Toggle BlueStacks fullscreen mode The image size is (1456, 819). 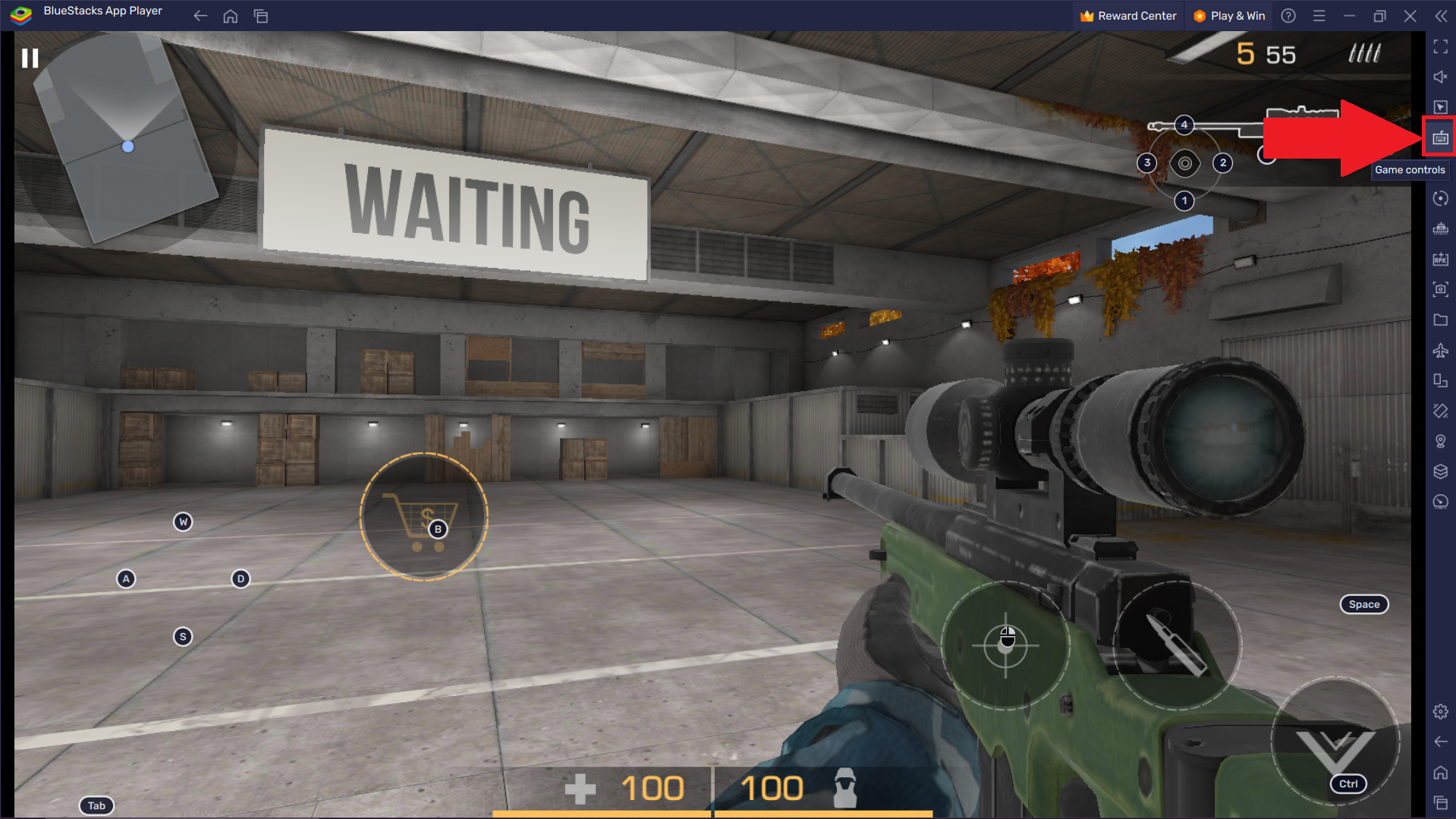(1440, 47)
